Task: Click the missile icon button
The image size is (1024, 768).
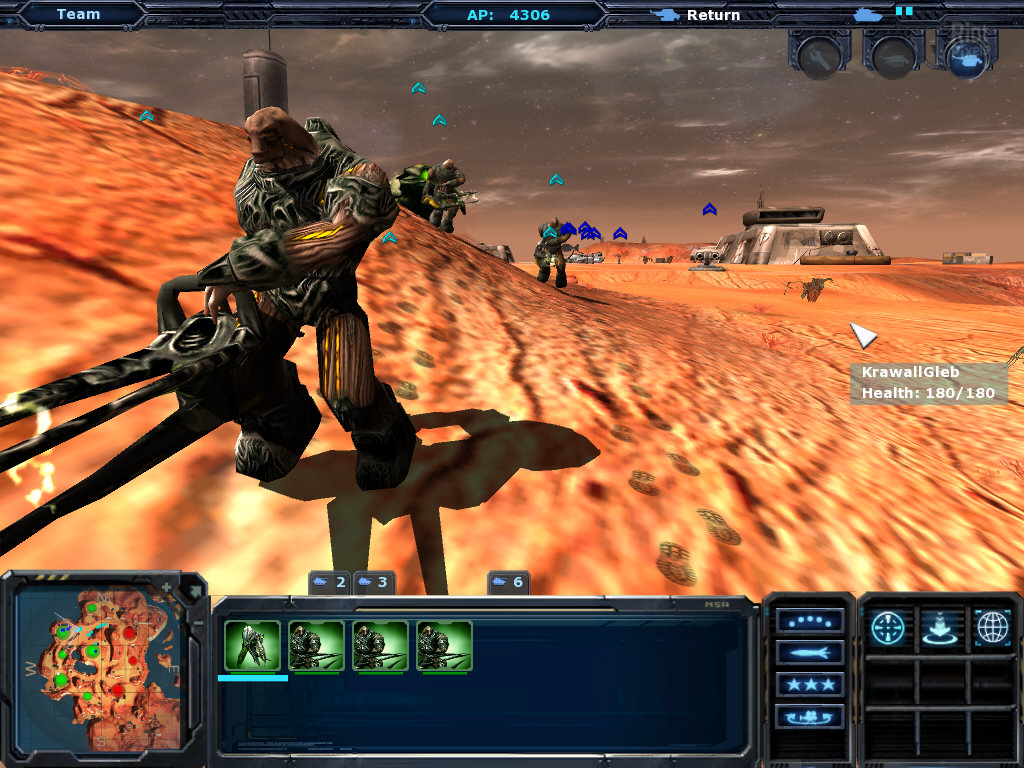Action: tap(809, 653)
